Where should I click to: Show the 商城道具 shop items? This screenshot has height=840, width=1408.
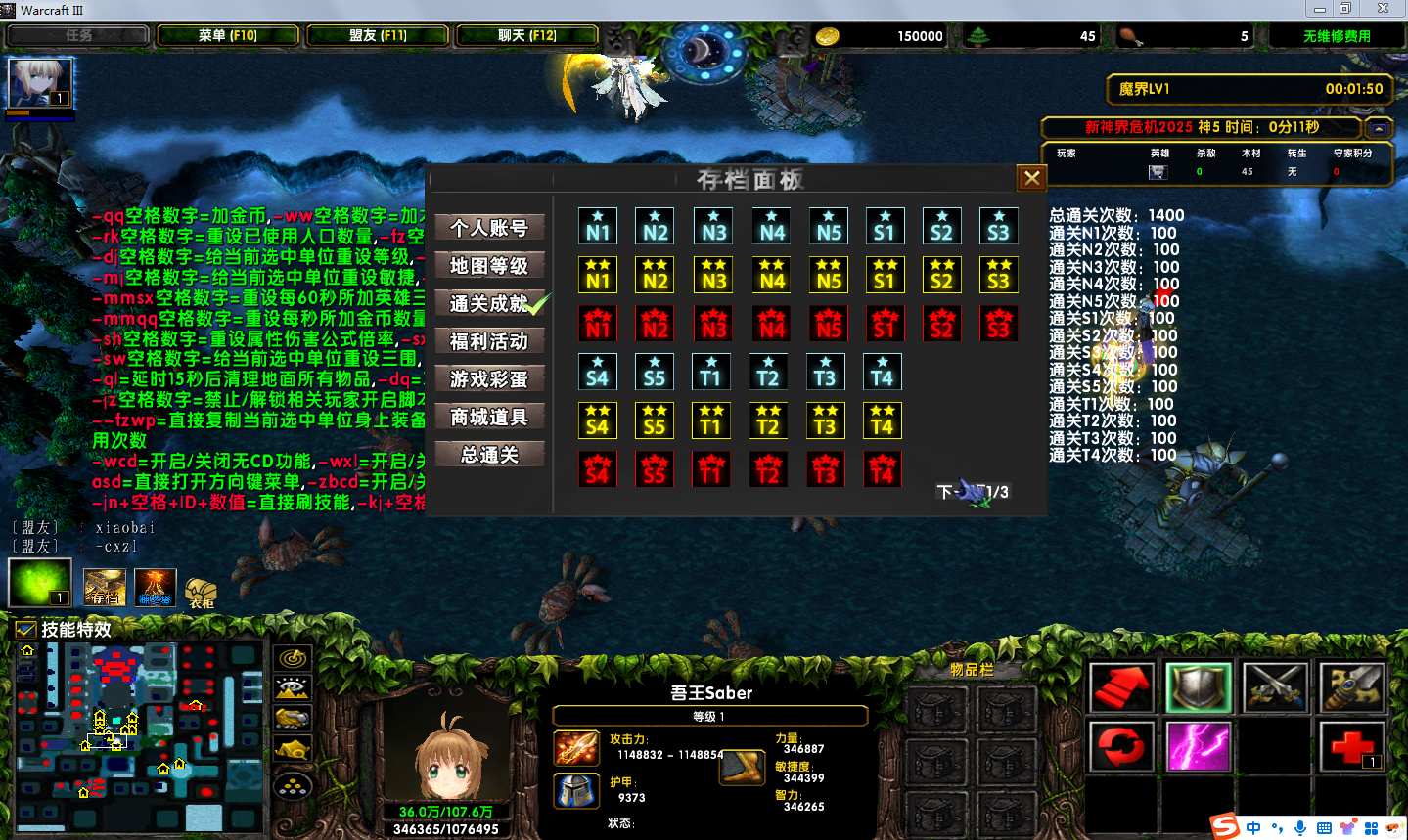click(489, 418)
